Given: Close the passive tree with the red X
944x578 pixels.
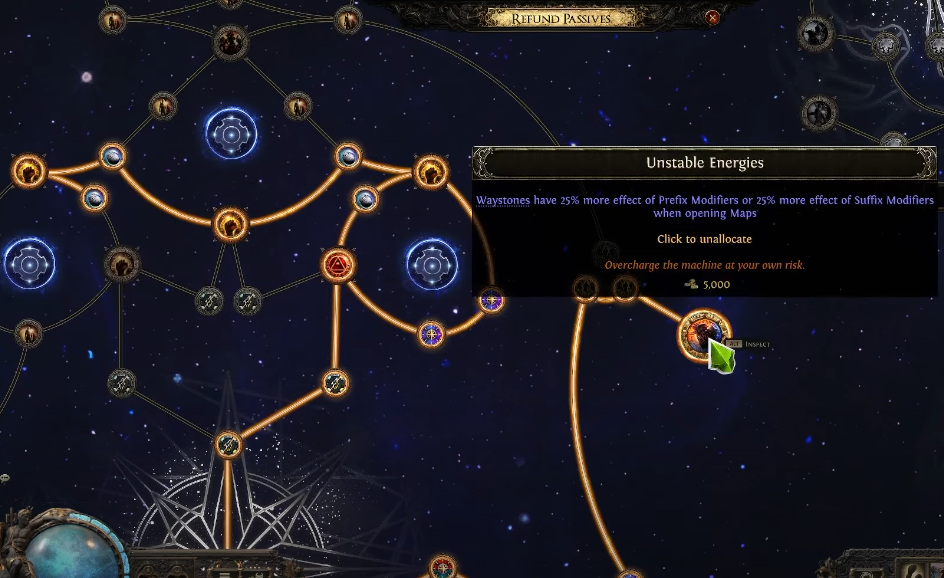Looking at the screenshot, I should [712, 18].
